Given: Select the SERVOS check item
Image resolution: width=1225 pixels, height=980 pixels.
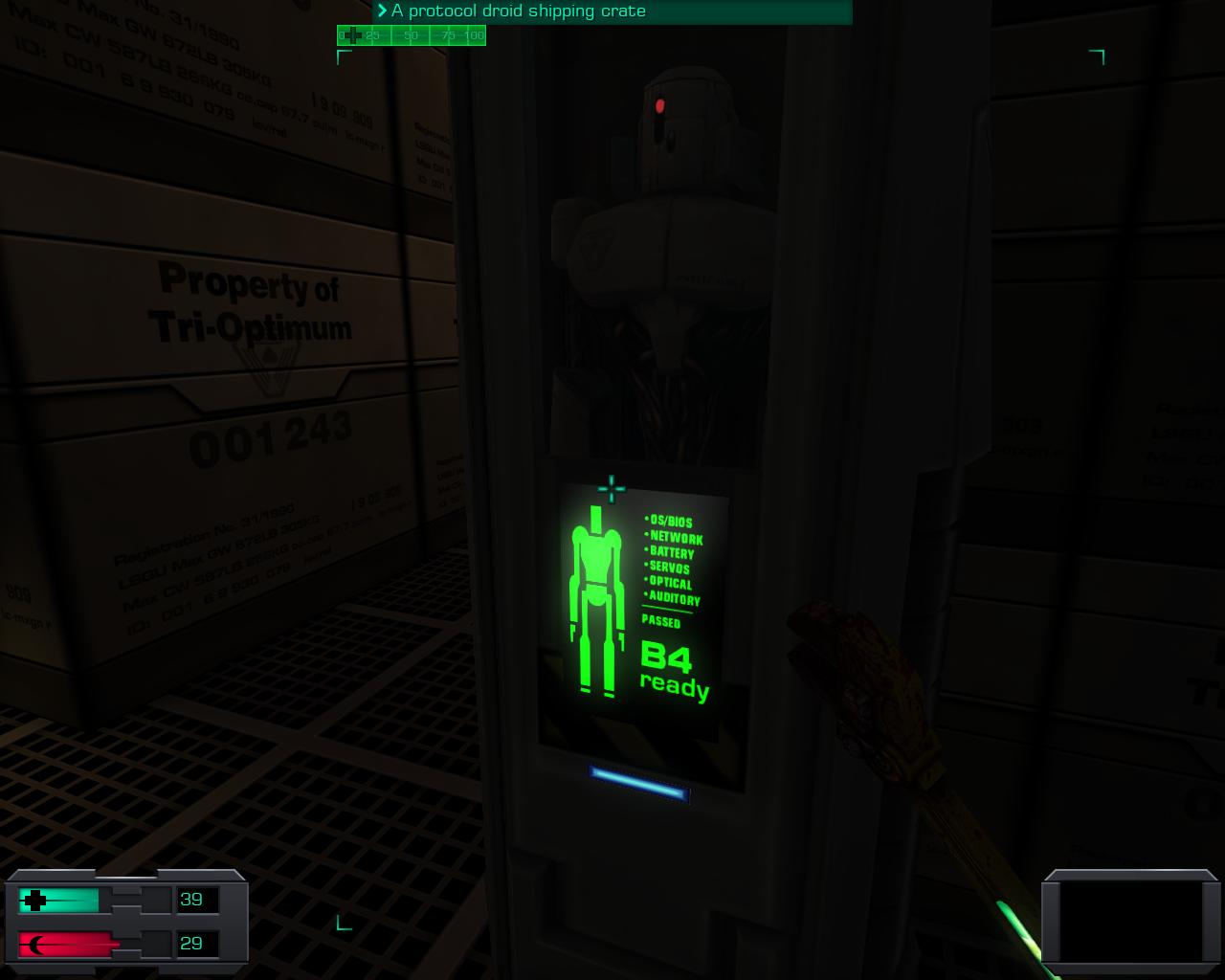Looking at the screenshot, I should pyautogui.click(x=668, y=568).
